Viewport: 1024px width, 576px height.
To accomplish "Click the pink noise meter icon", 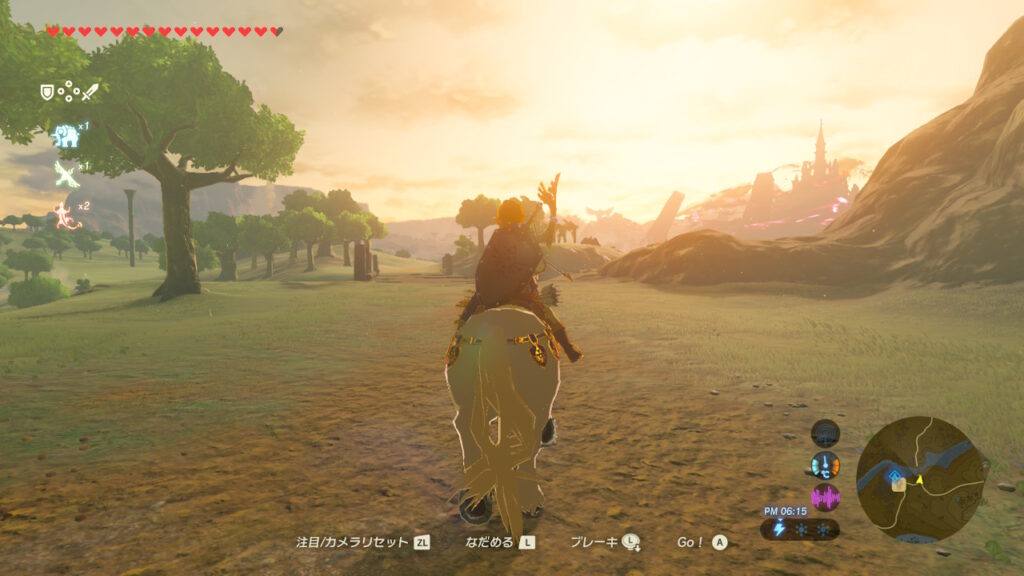I will pos(825,497).
